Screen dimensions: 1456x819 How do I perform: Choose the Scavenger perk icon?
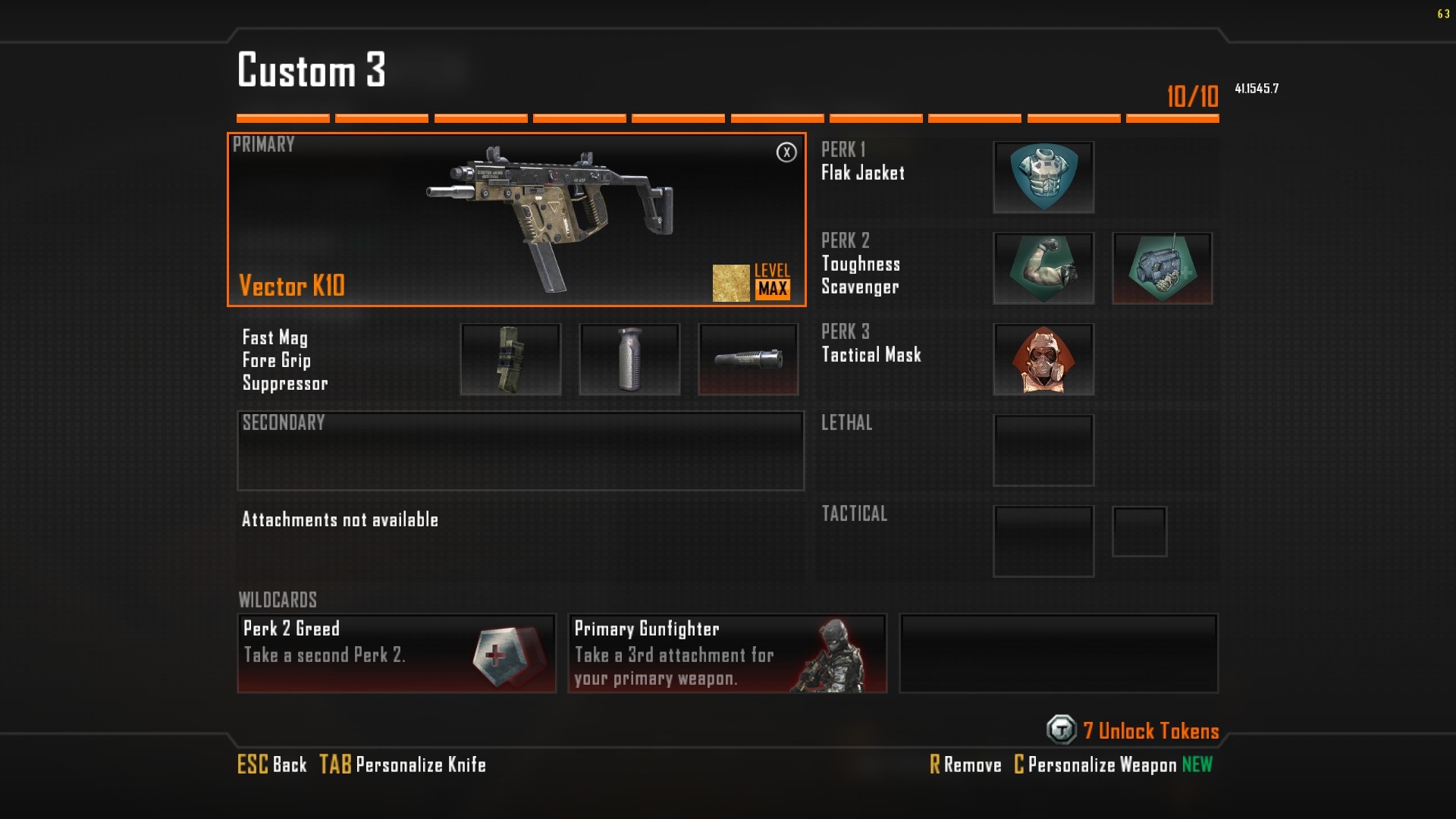click(1162, 268)
